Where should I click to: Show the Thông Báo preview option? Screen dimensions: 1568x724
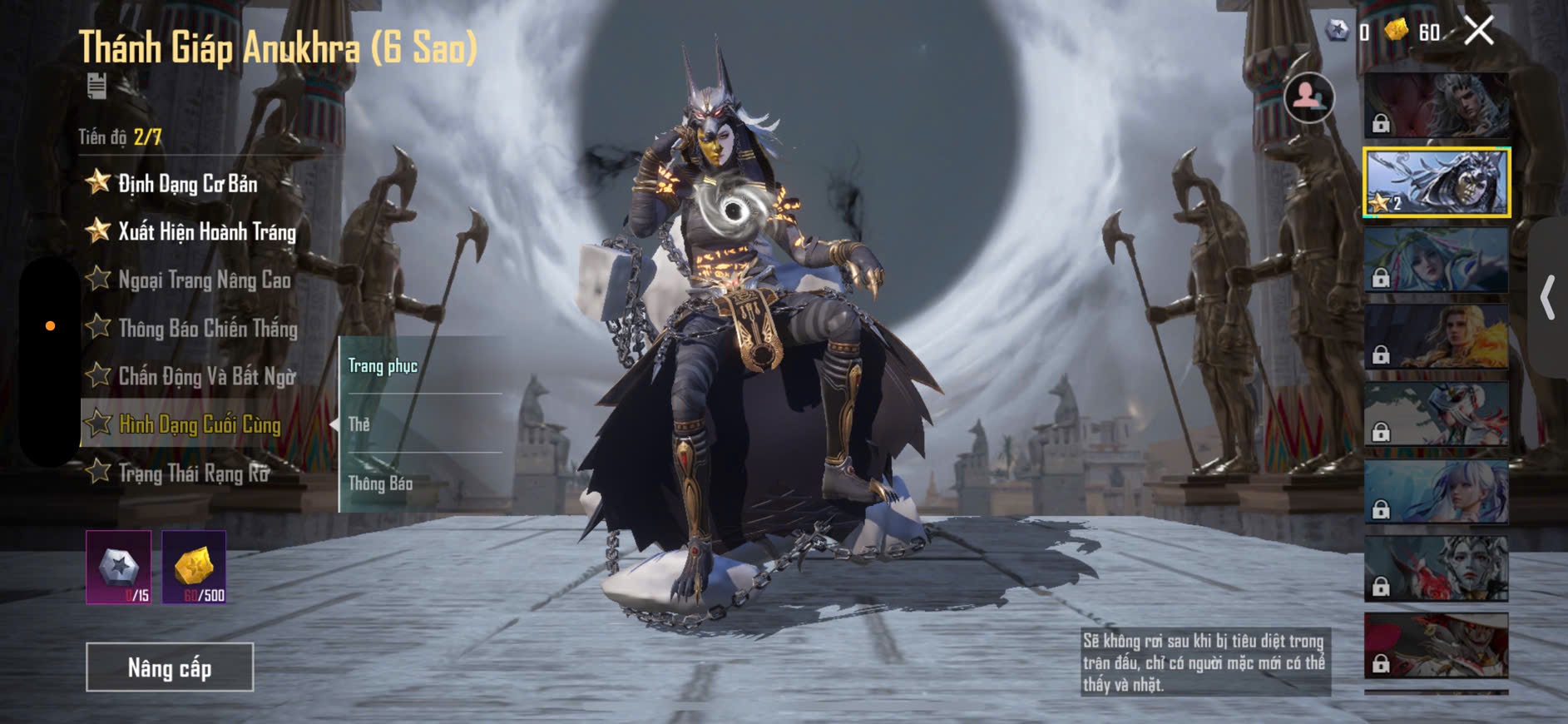(x=420, y=483)
